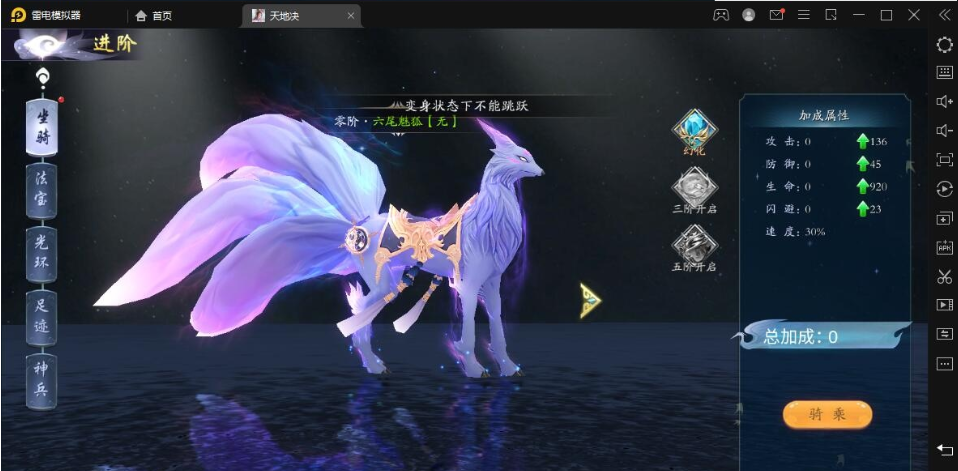Screen dimensions: 958x471
Task: Choose the locked 五阶开启 skill icon
Action: [x=693, y=246]
